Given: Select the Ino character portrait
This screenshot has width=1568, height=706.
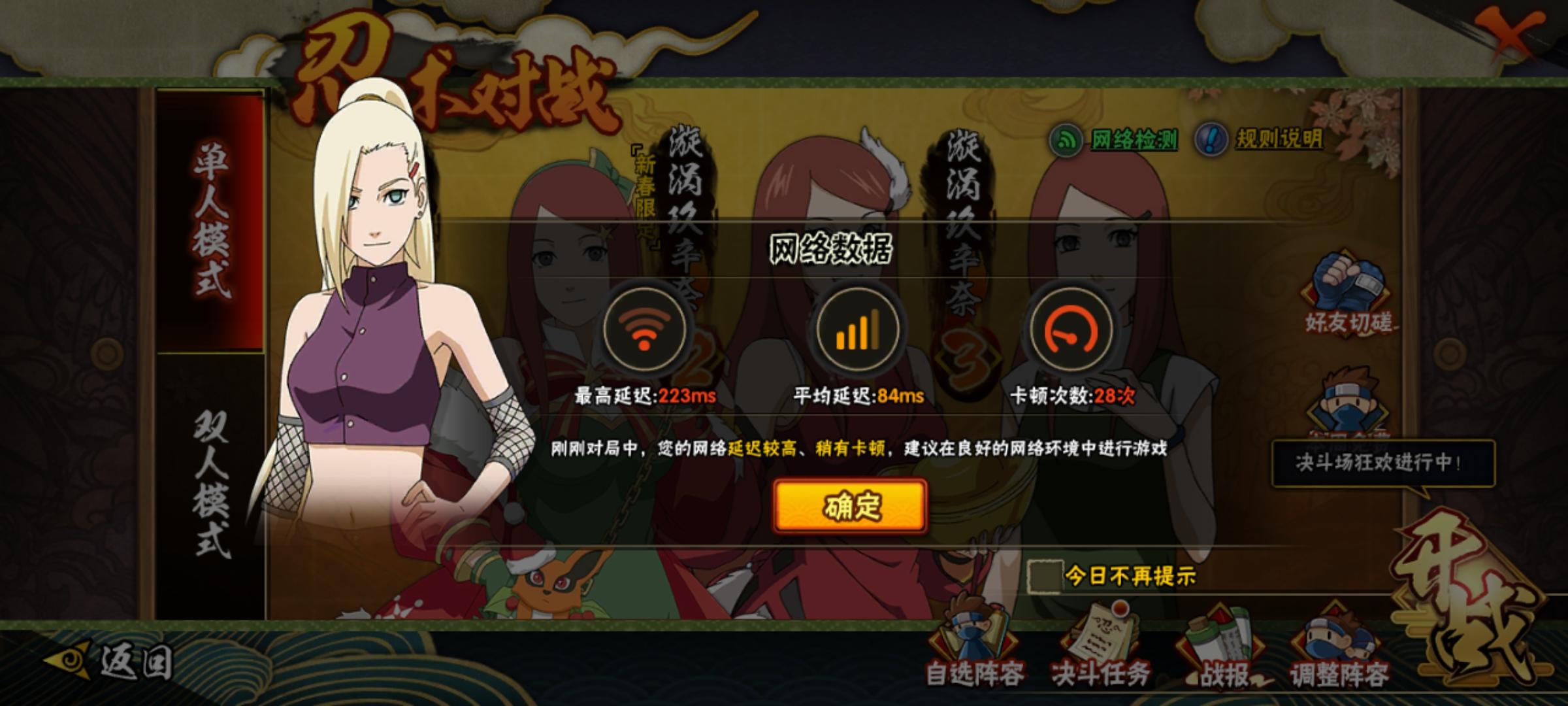Looking at the screenshot, I should click(379, 327).
